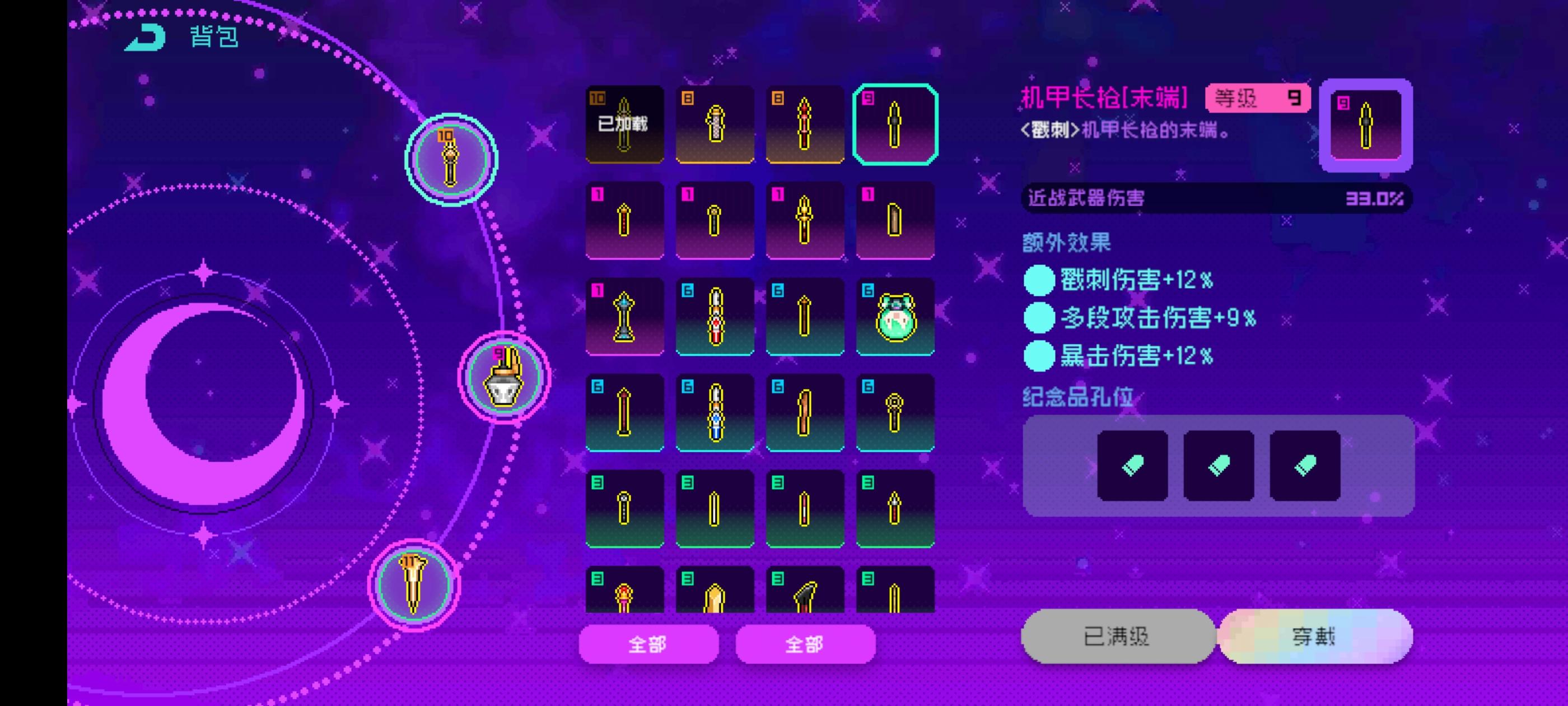Viewport: 1568px width, 706px height.
Task: Toggle the 暴击伤害+12% effect bullet
Action: (1039, 357)
